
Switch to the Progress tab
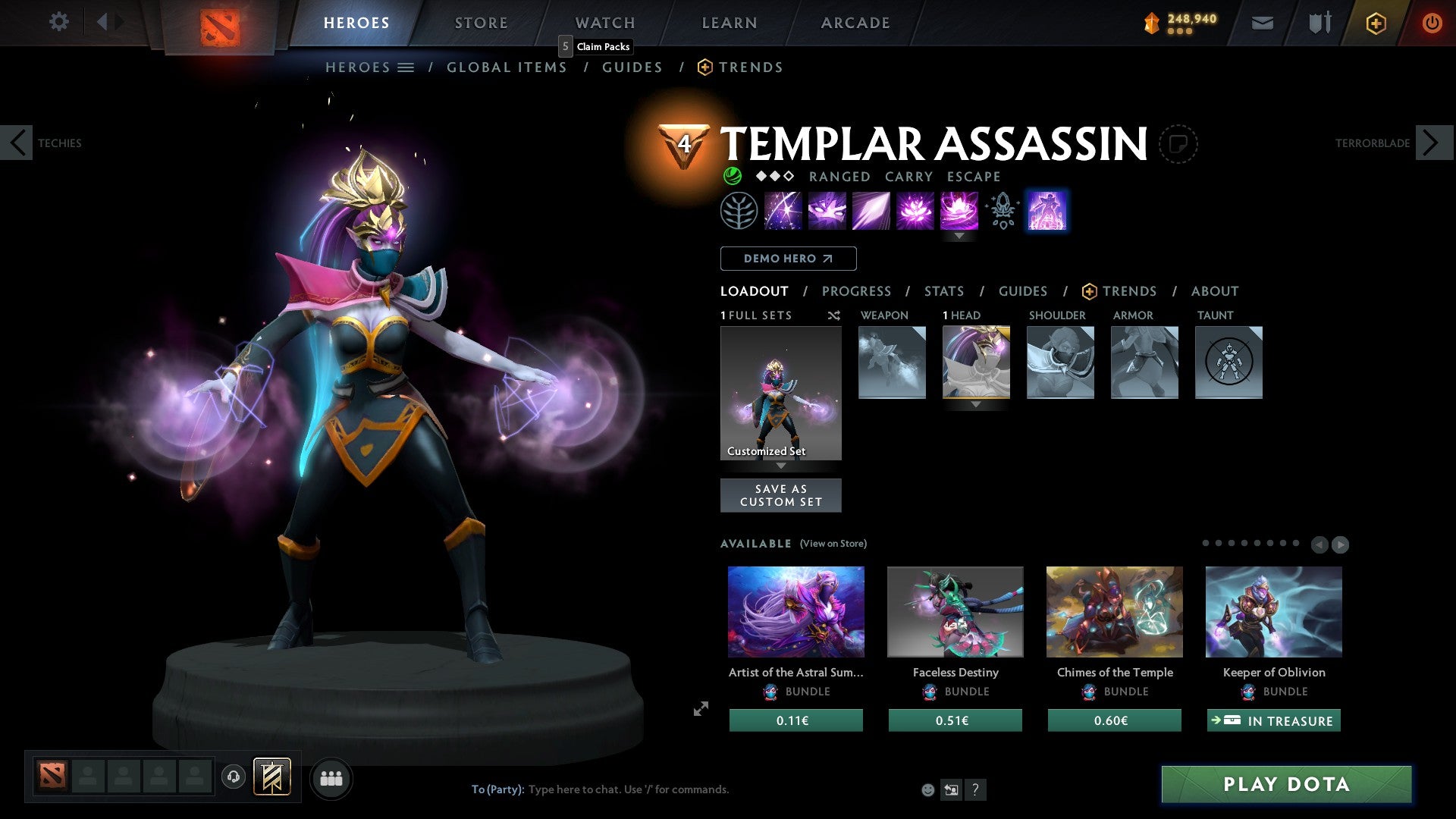tap(857, 291)
